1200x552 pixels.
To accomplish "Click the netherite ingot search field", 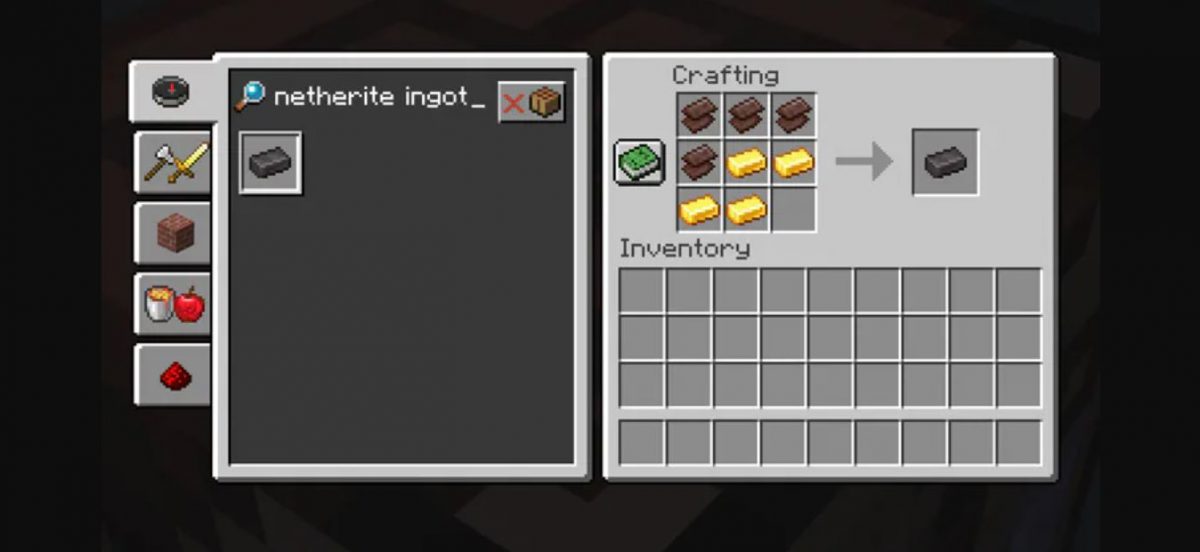I will [378, 98].
